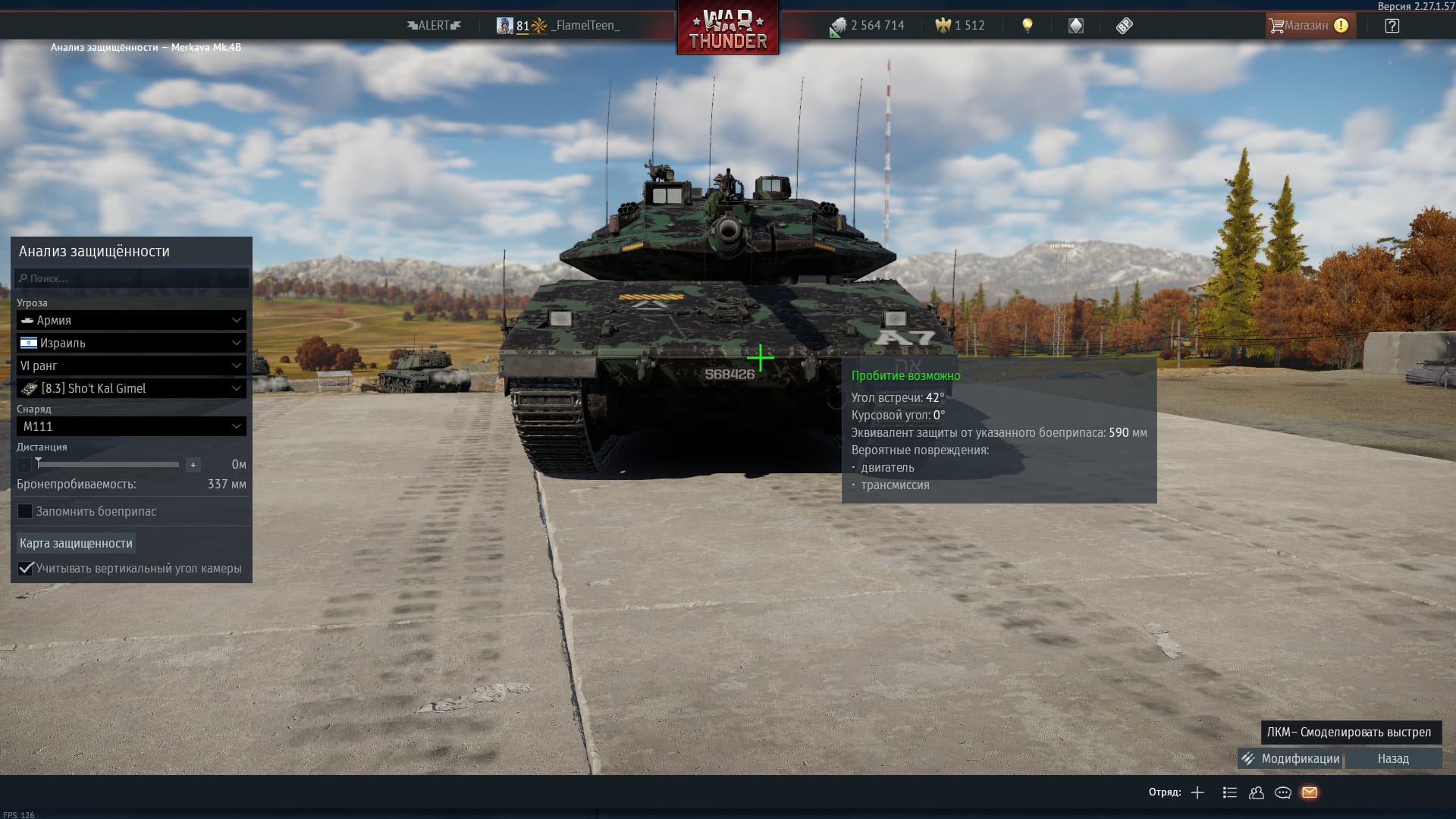The height and width of the screenshot is (819, 1456).
Task: Open the chat speech bubble icon
Action: click(1283, 792)
